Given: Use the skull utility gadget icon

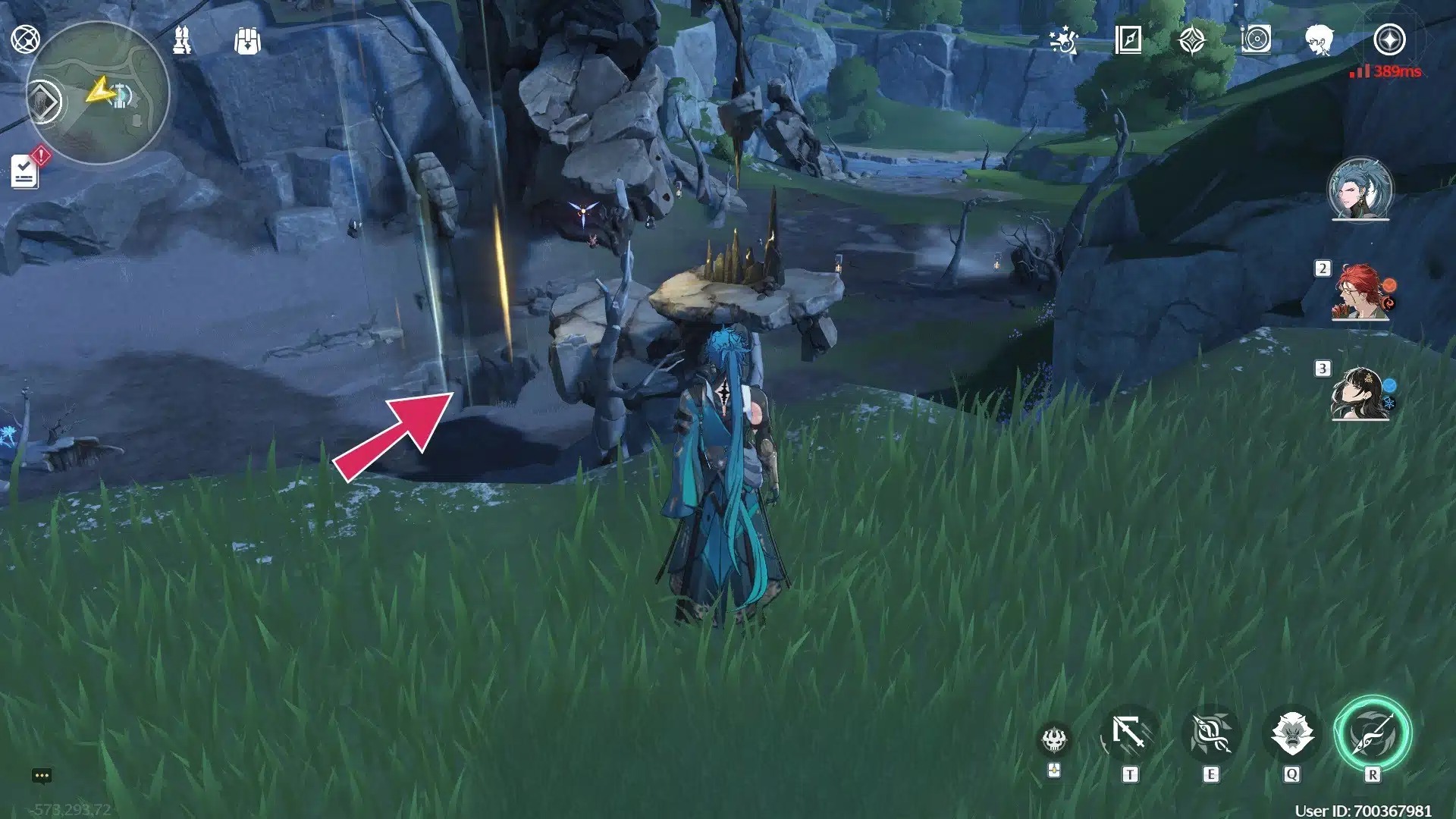Looking at the screenshot, I should point(1054,739).
